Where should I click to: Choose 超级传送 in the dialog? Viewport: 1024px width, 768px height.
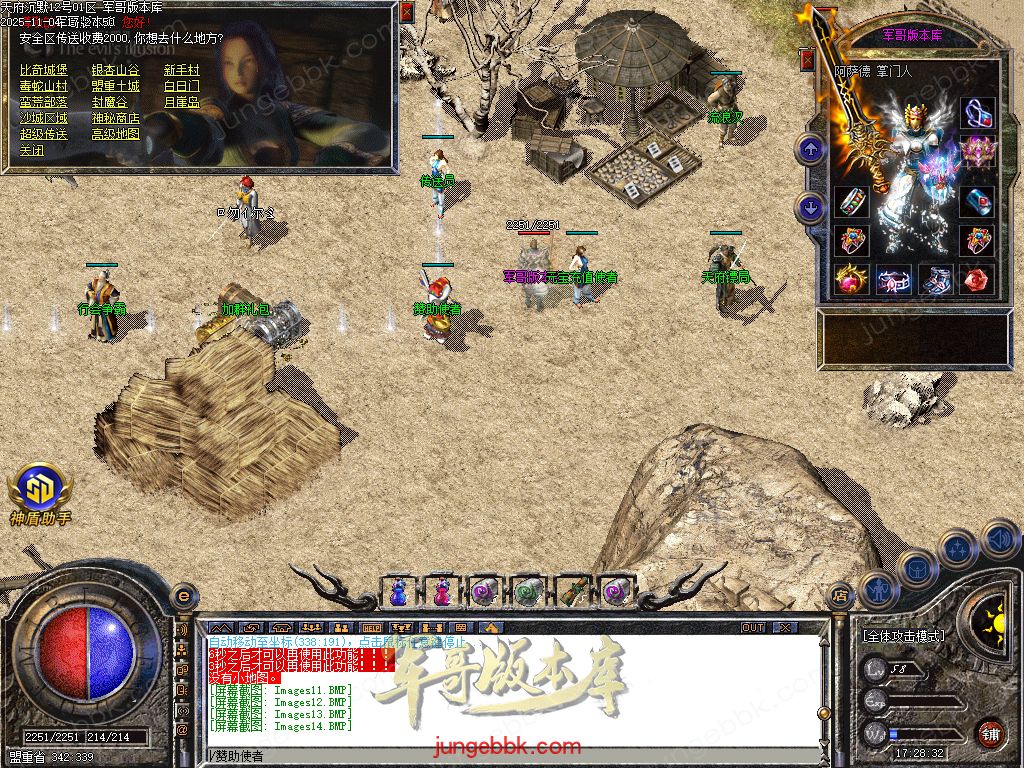(44, 134)
